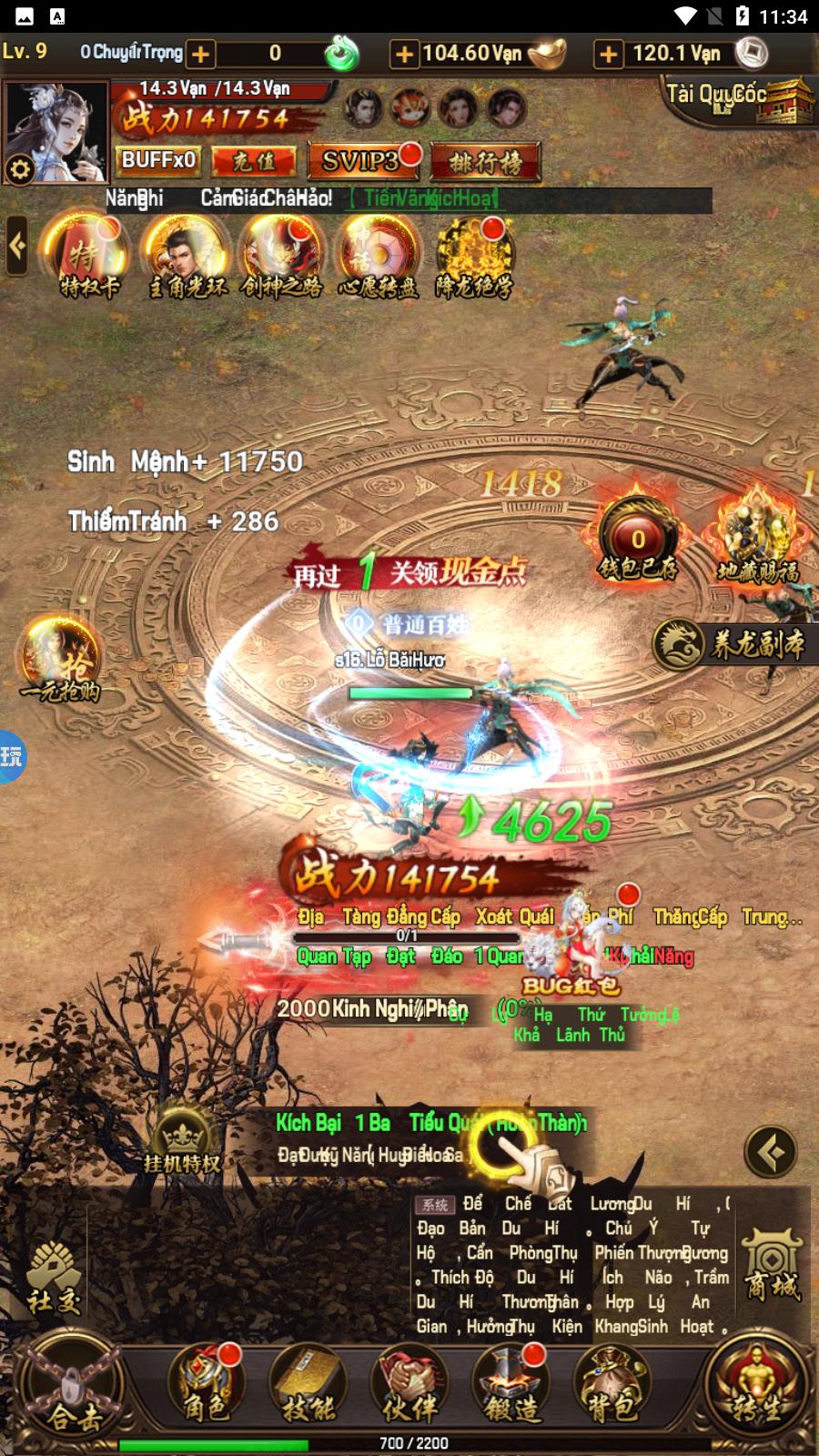Open the 商城 shop
The width and height of the screenshot is (819, 1456).
click(x=773, y=1265)
